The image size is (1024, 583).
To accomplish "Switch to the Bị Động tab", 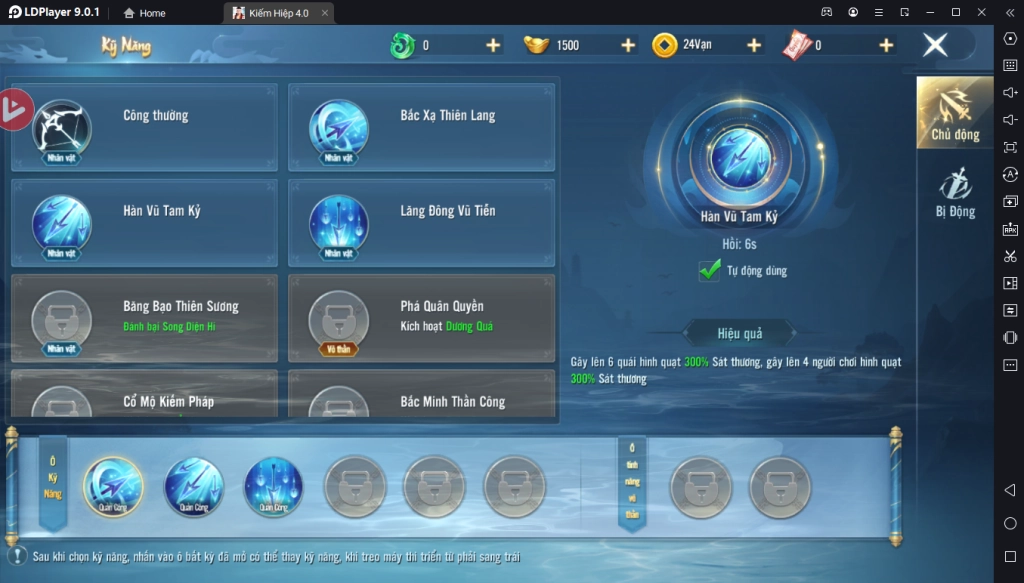I will (954, 193).
